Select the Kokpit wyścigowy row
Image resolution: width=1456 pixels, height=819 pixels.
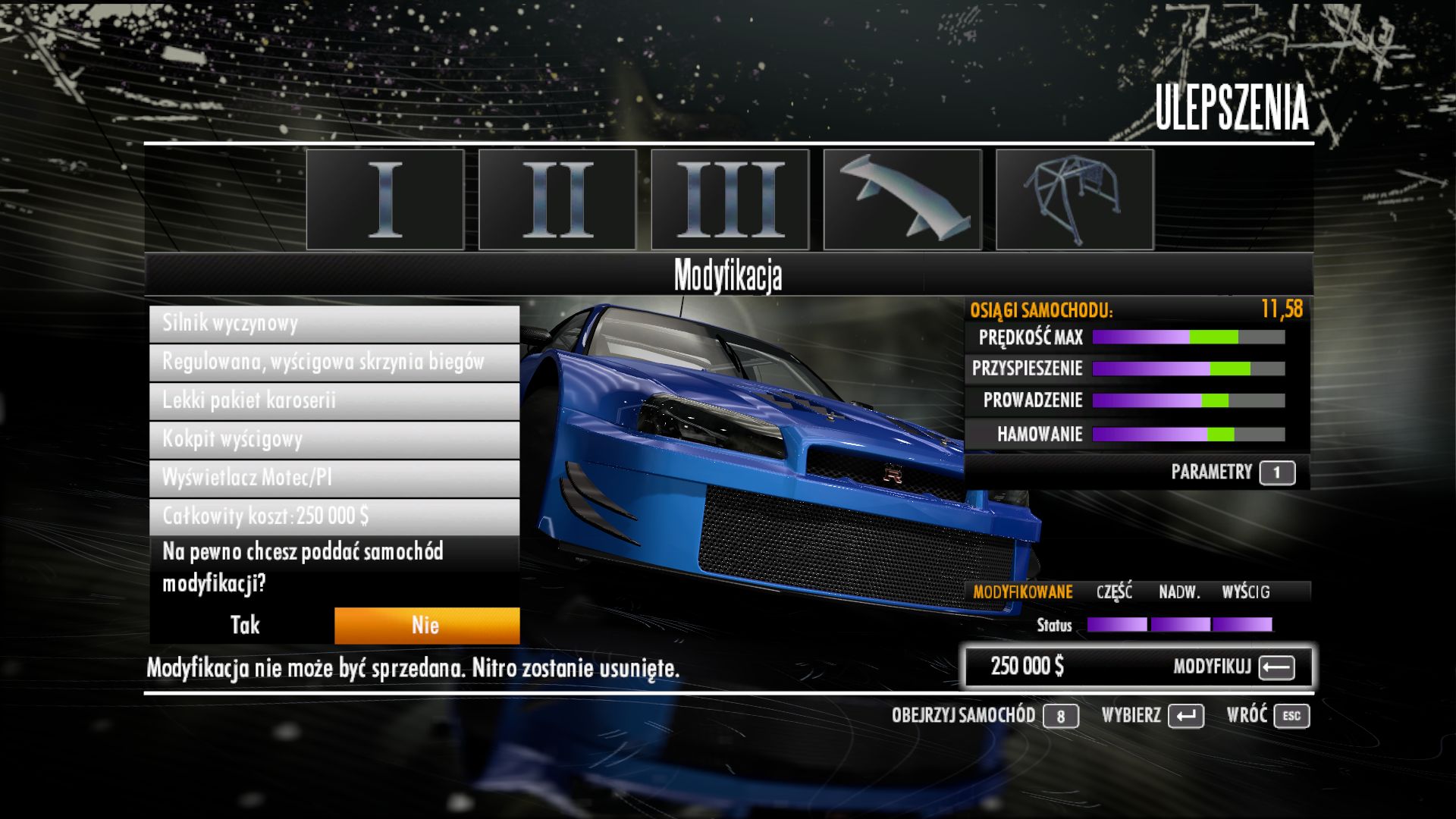click(x=334, y=440)
